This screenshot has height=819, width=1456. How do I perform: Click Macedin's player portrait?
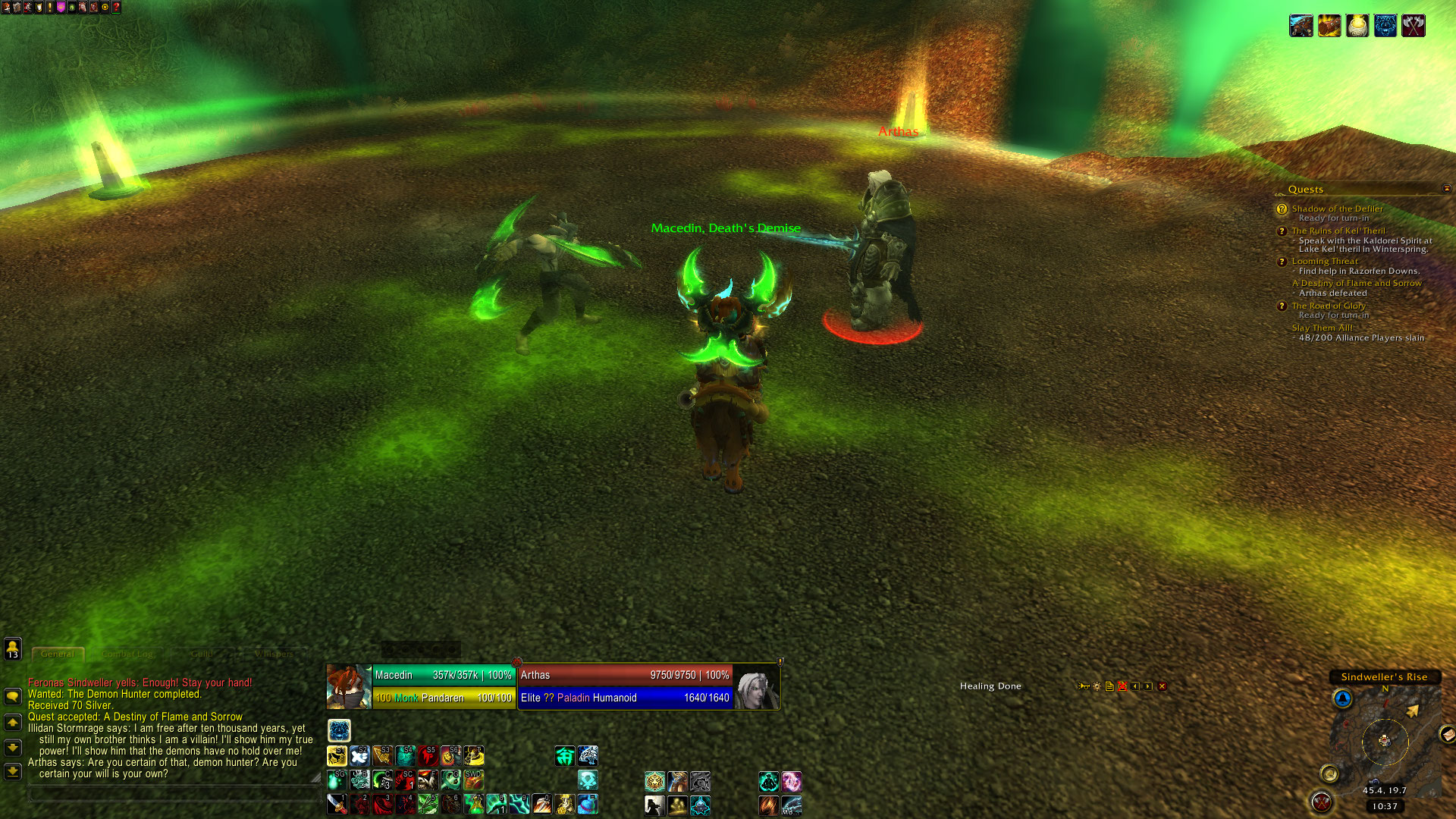pos(349,686)
